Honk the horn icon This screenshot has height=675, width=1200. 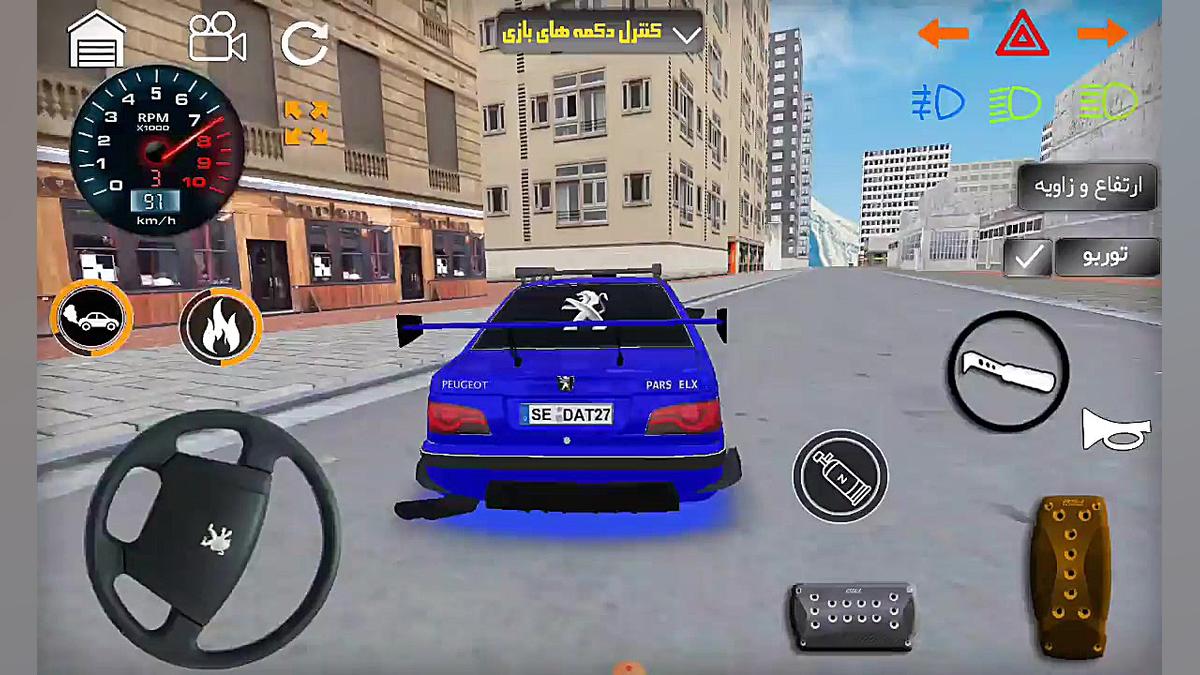(x=1116, y=430)
